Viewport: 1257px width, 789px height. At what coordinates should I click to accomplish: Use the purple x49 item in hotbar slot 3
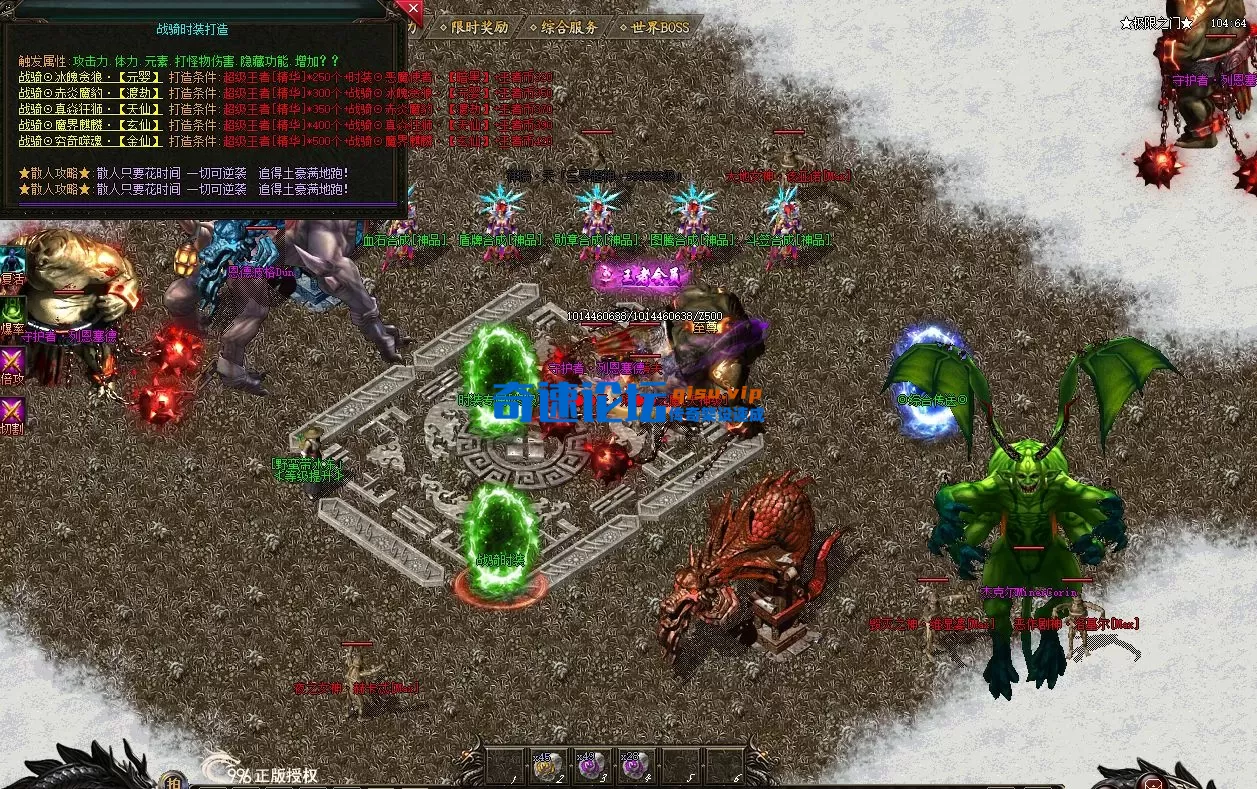591,767
